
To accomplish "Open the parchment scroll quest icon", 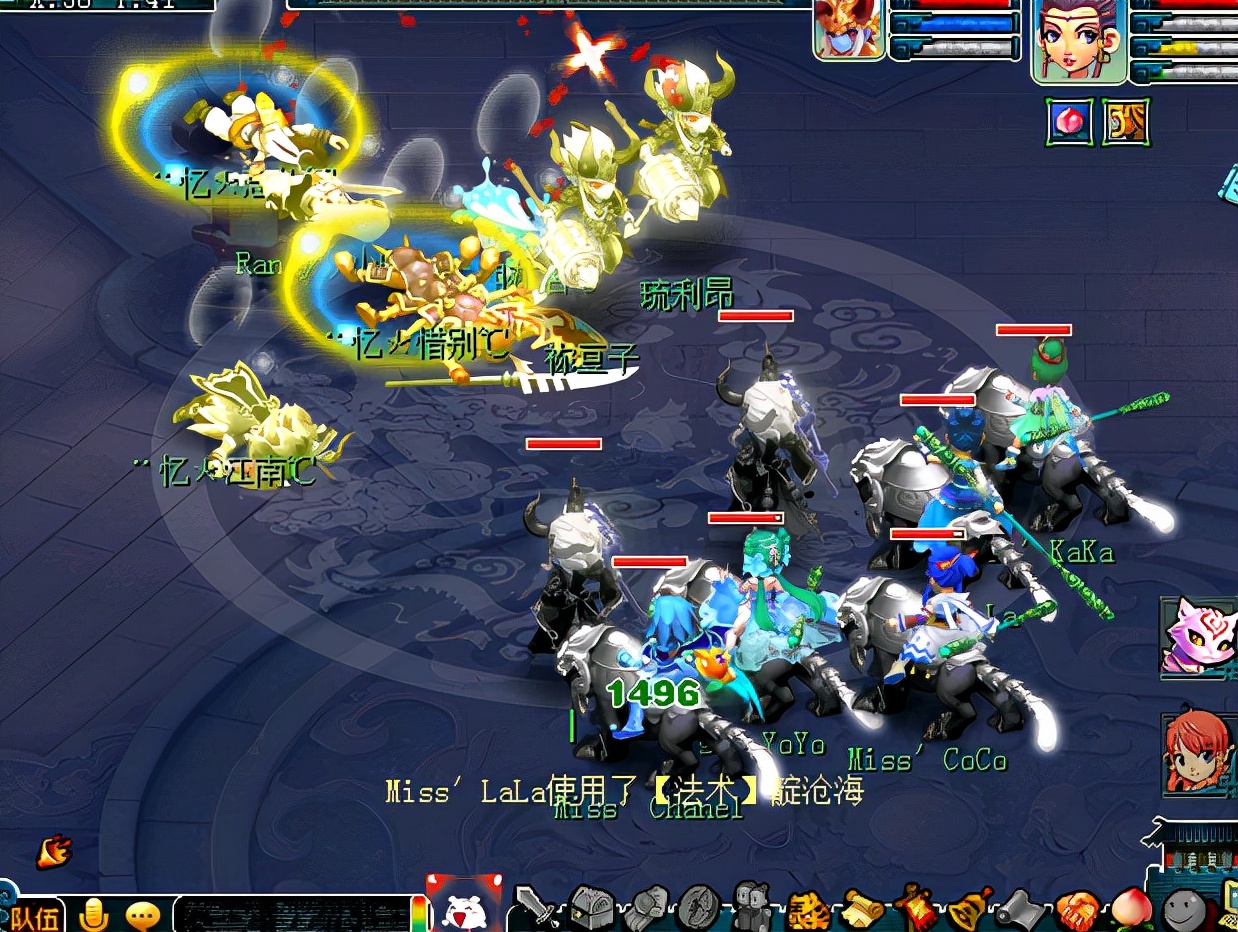I will pyautogui.click(x=862, y=908).
